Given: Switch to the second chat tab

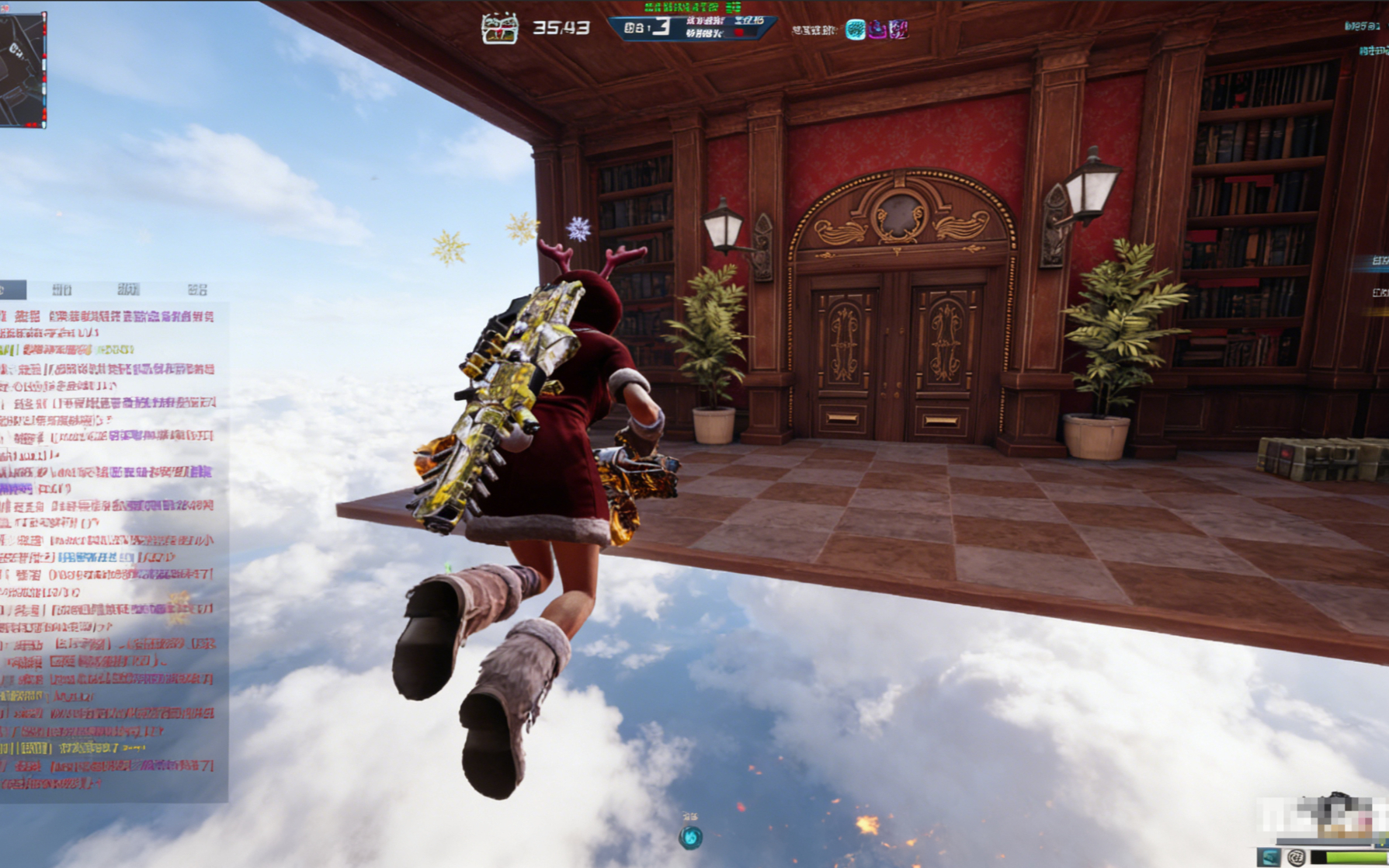Looking at the screenshot, I should pos(62,290).
